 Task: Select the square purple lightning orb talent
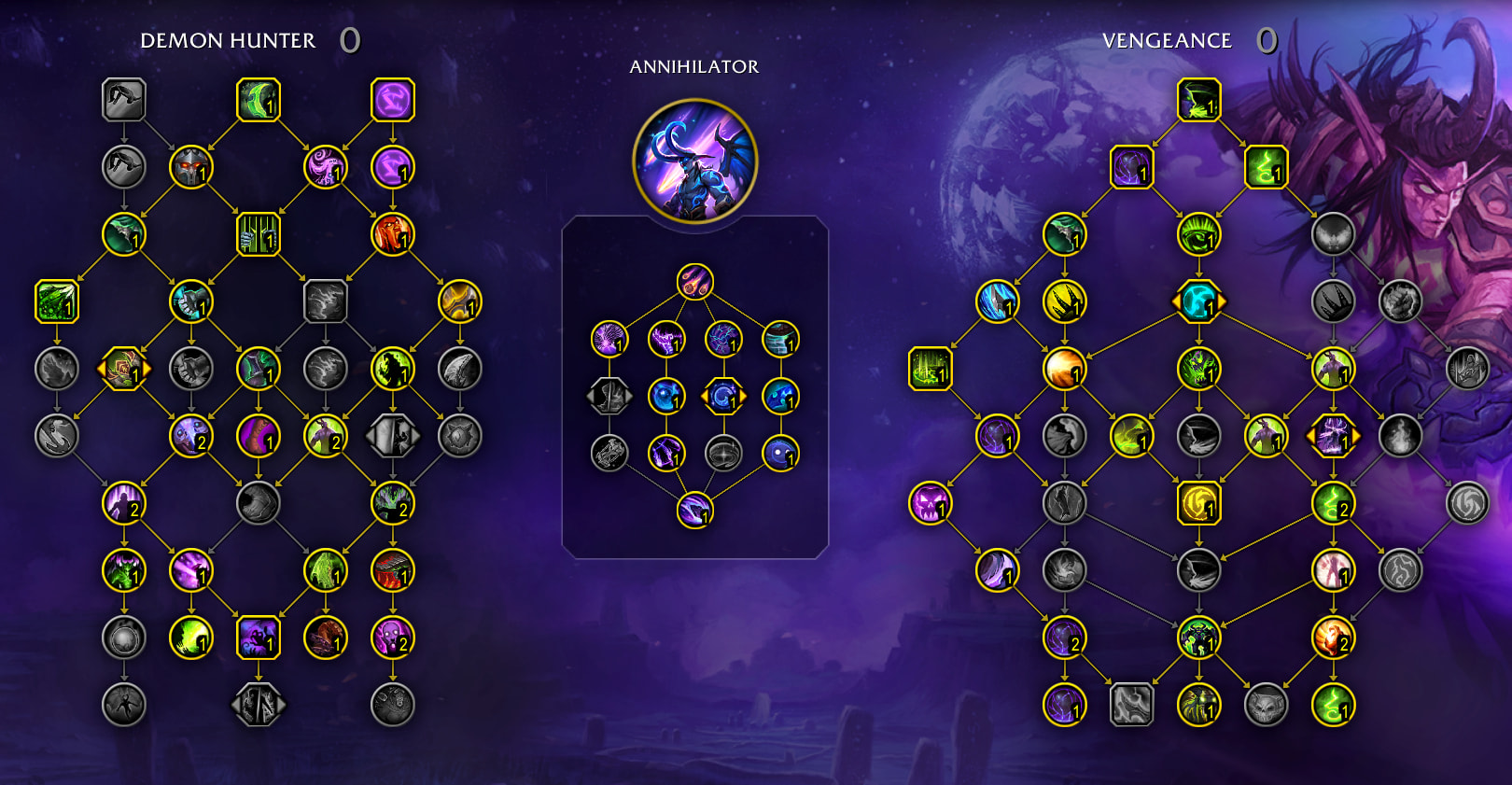pos(393,100)
